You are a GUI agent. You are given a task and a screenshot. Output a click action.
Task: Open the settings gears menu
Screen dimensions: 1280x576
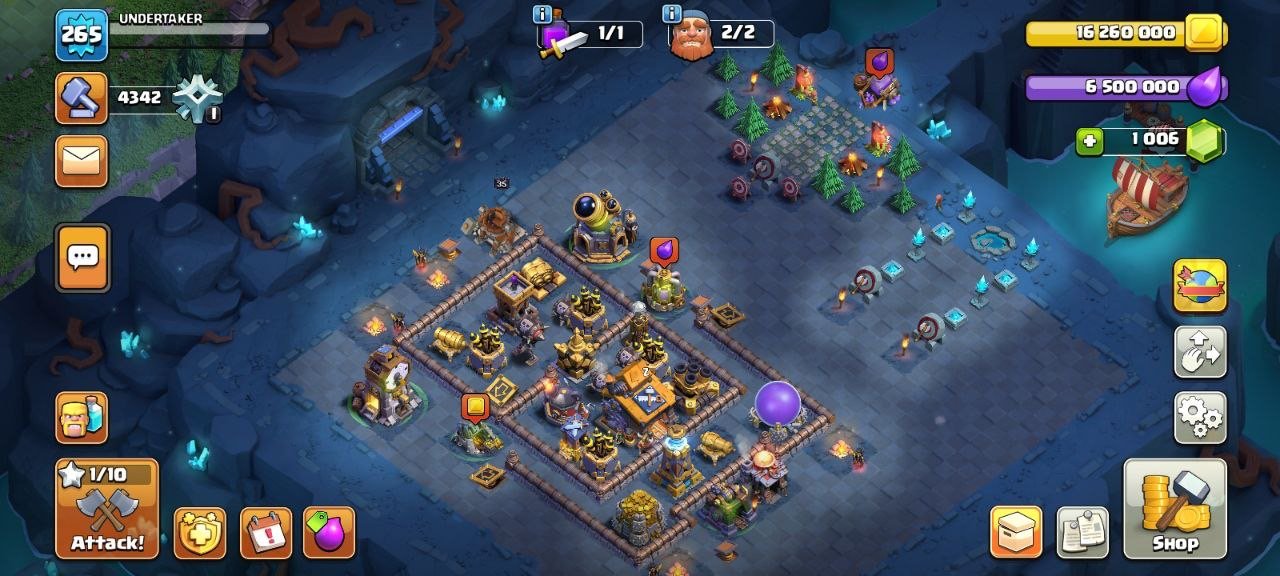pos(1200,418)
